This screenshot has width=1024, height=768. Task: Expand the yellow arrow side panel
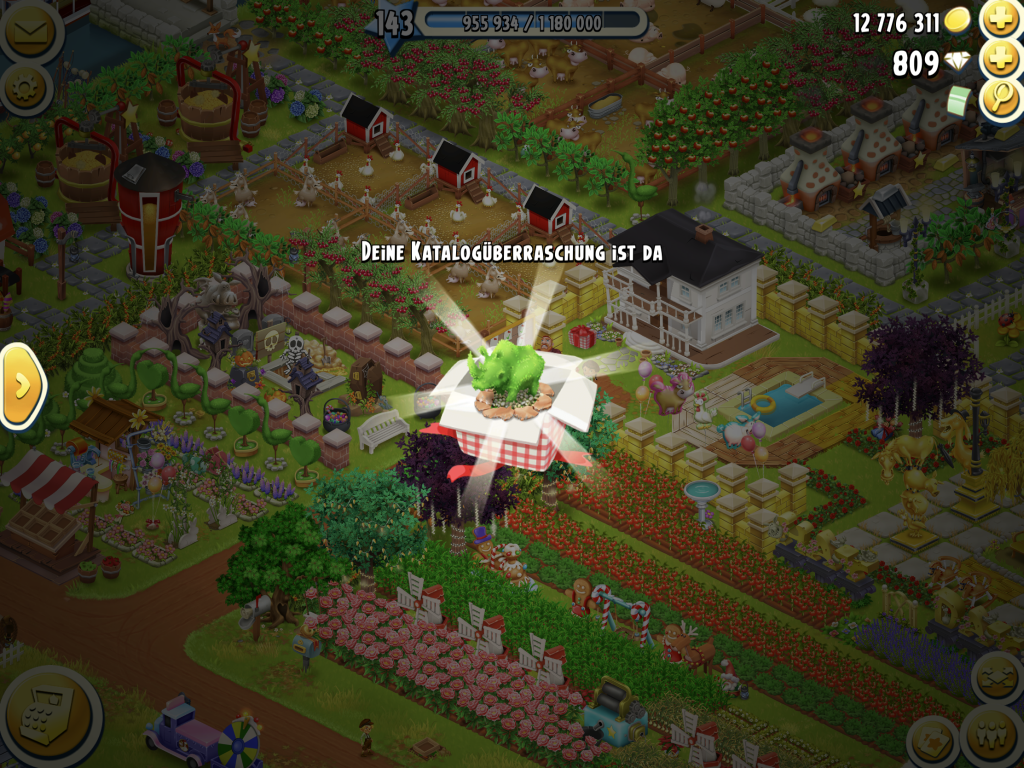pyautogui.click(x=20, y=385)
